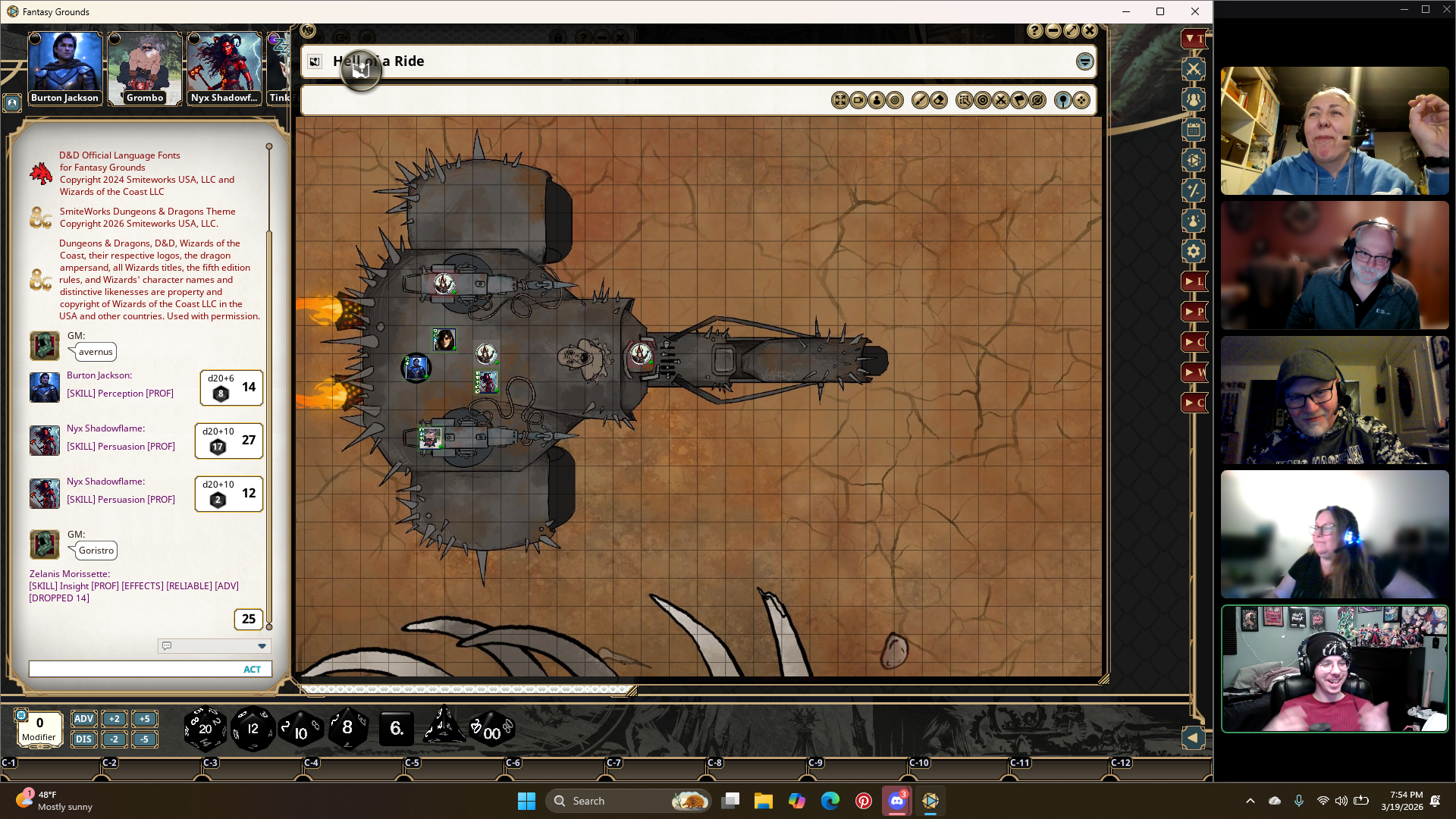This screenshot has height=819, width=1456.
Task: Toggle the ADV advantage button
Action: point(83,719)
